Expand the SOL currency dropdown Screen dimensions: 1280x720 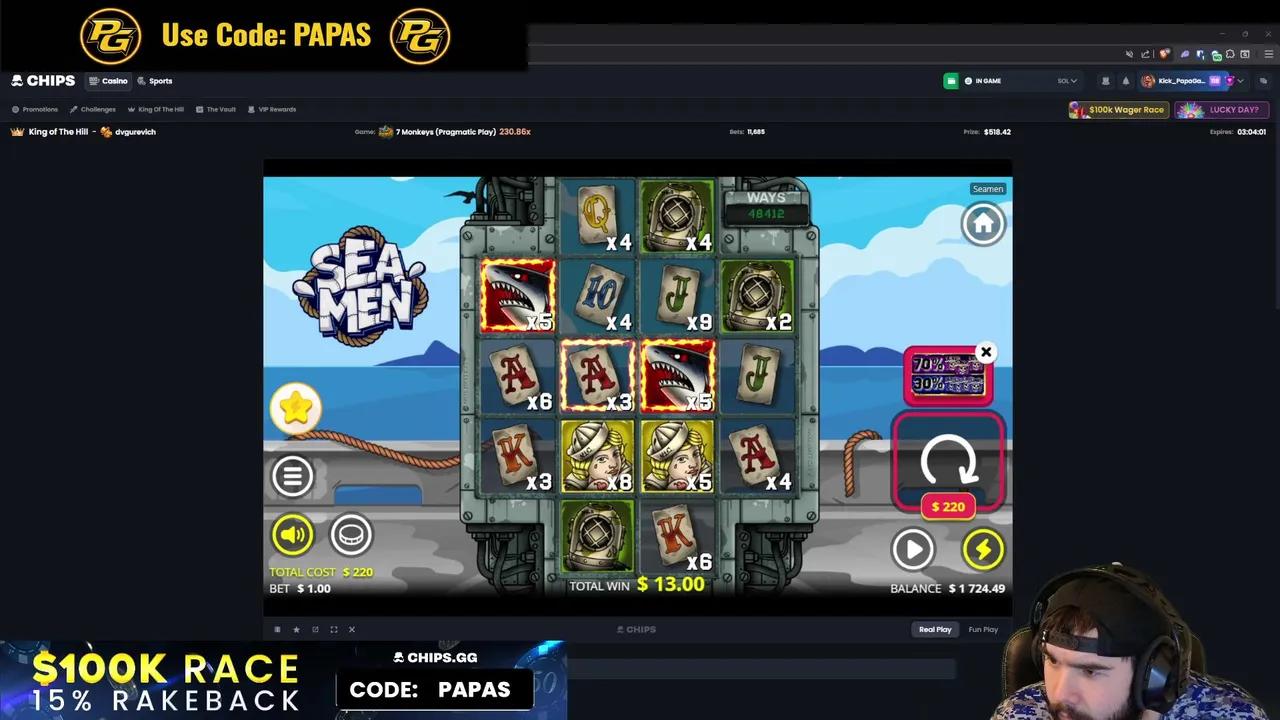click(1066, 81)
